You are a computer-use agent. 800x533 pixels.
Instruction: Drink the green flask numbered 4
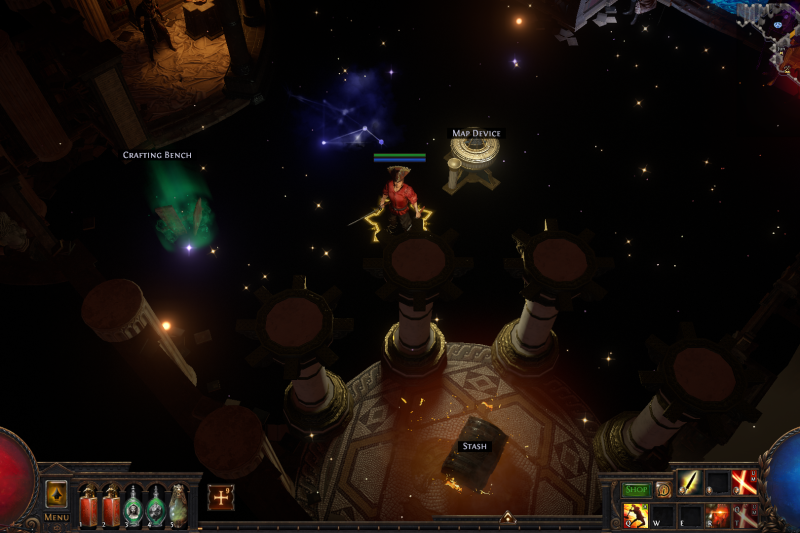click(x=156, y=506)
